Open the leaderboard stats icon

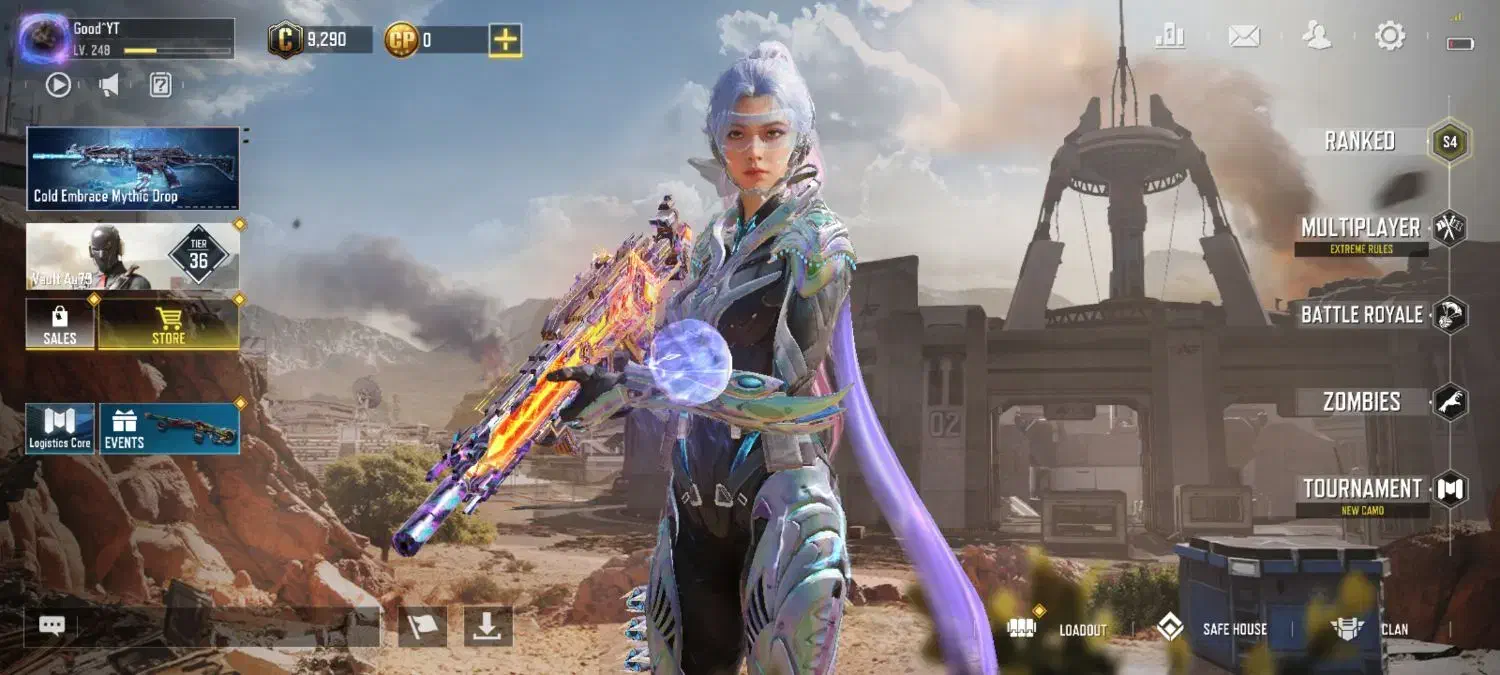(x=1169, y=37)
